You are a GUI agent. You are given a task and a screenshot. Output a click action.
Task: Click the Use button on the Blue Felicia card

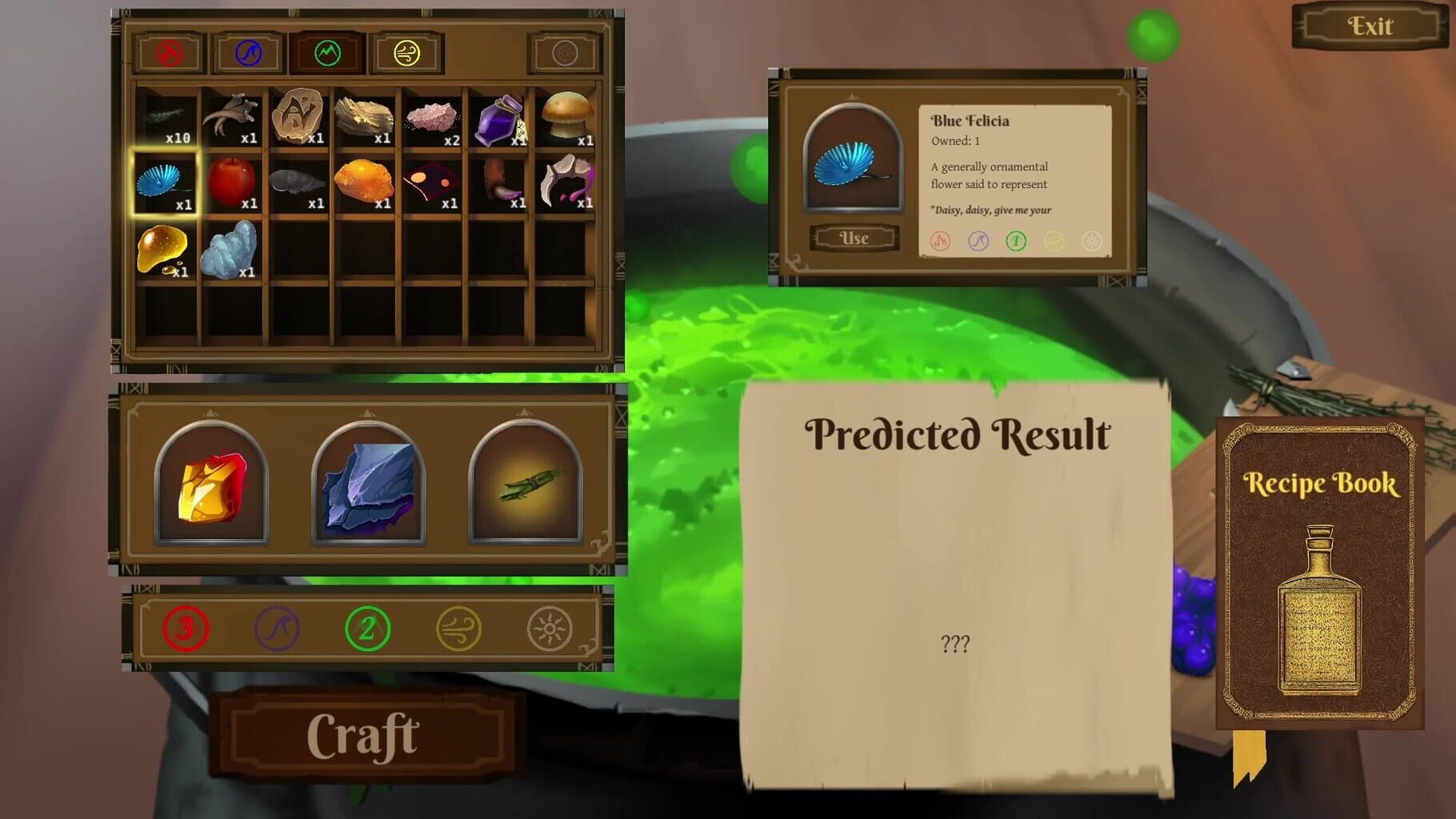853,238
